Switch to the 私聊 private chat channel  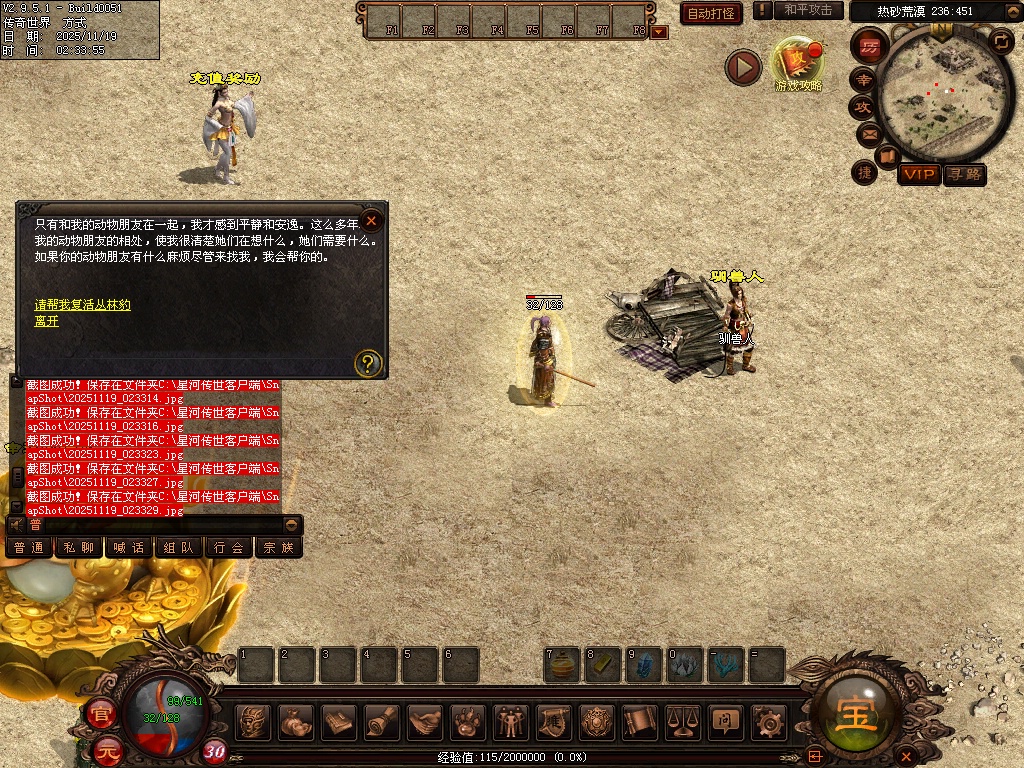pos(79,548)
